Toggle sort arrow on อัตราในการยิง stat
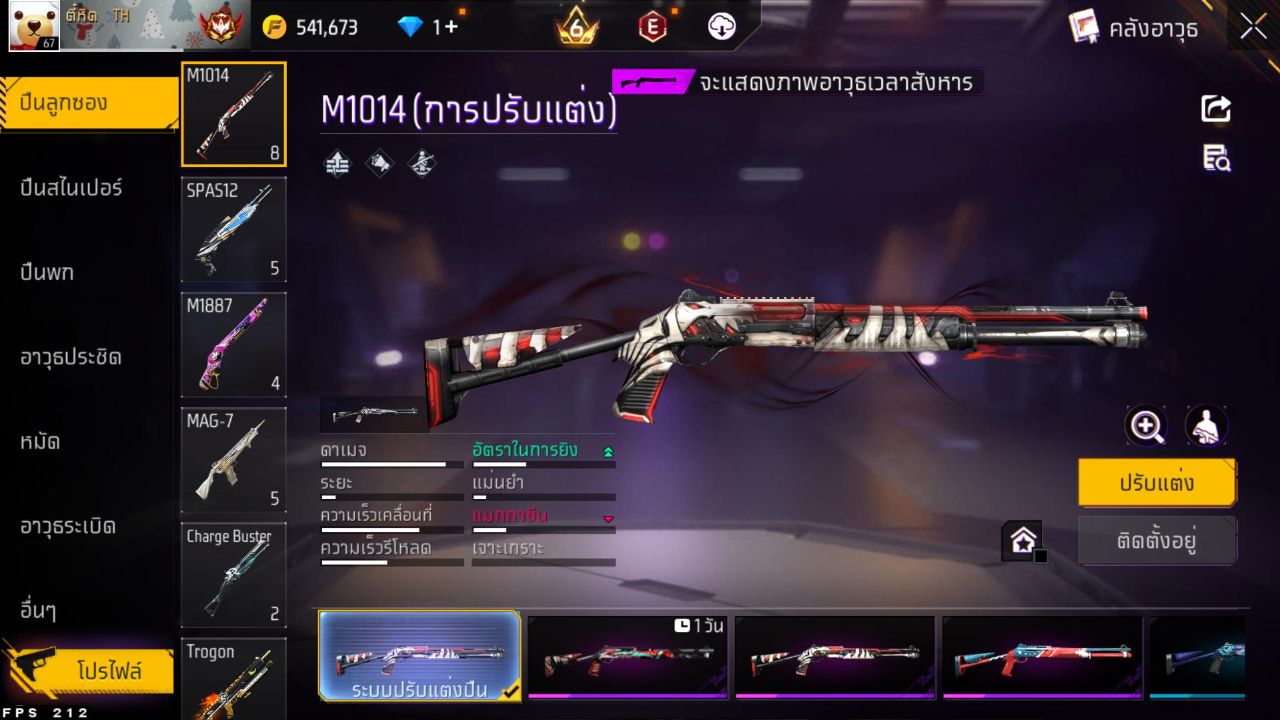Viewport: 1280px width, 720px height. point(609,451)
